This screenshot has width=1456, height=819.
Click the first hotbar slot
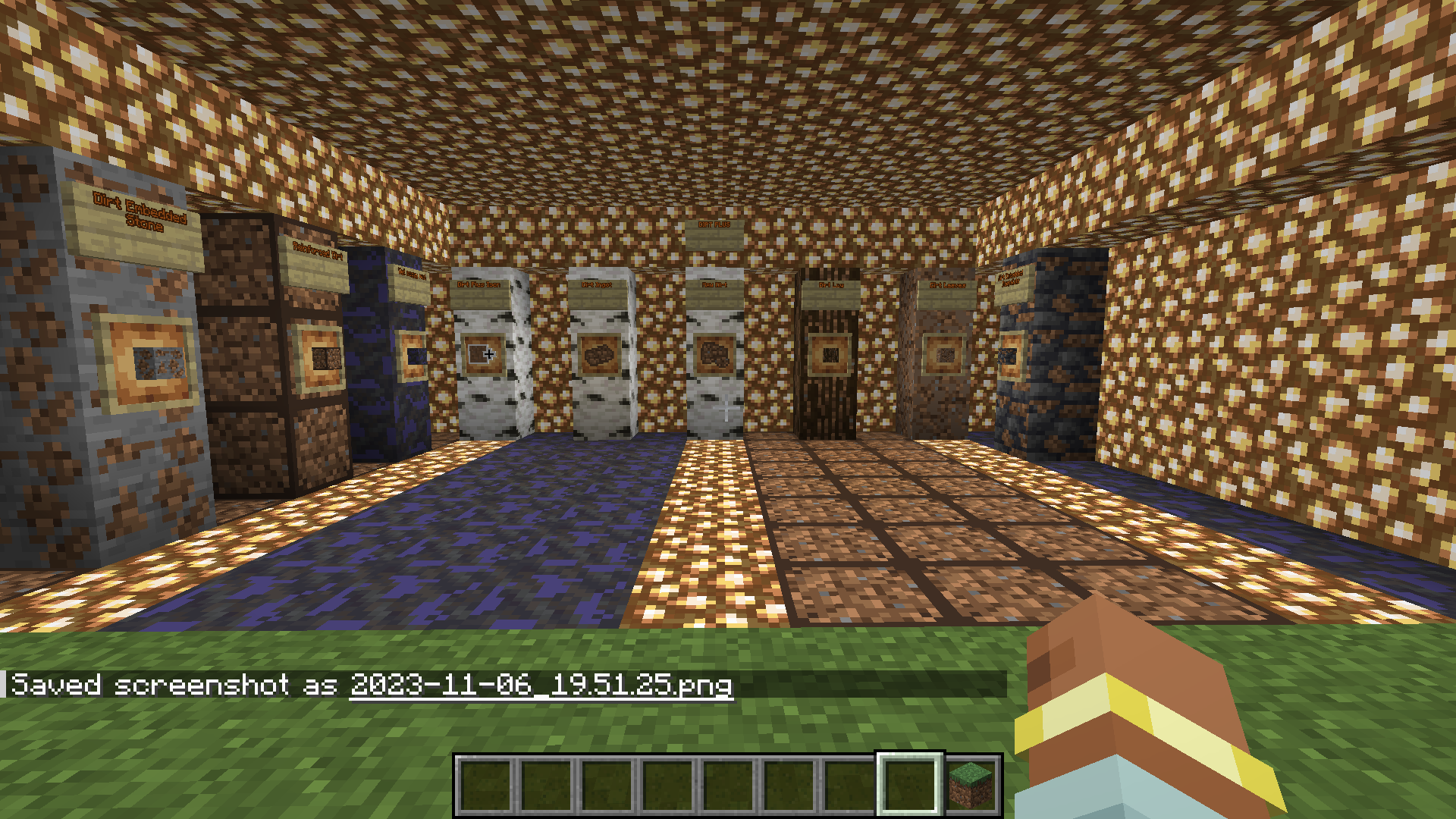tap(485, 783)
